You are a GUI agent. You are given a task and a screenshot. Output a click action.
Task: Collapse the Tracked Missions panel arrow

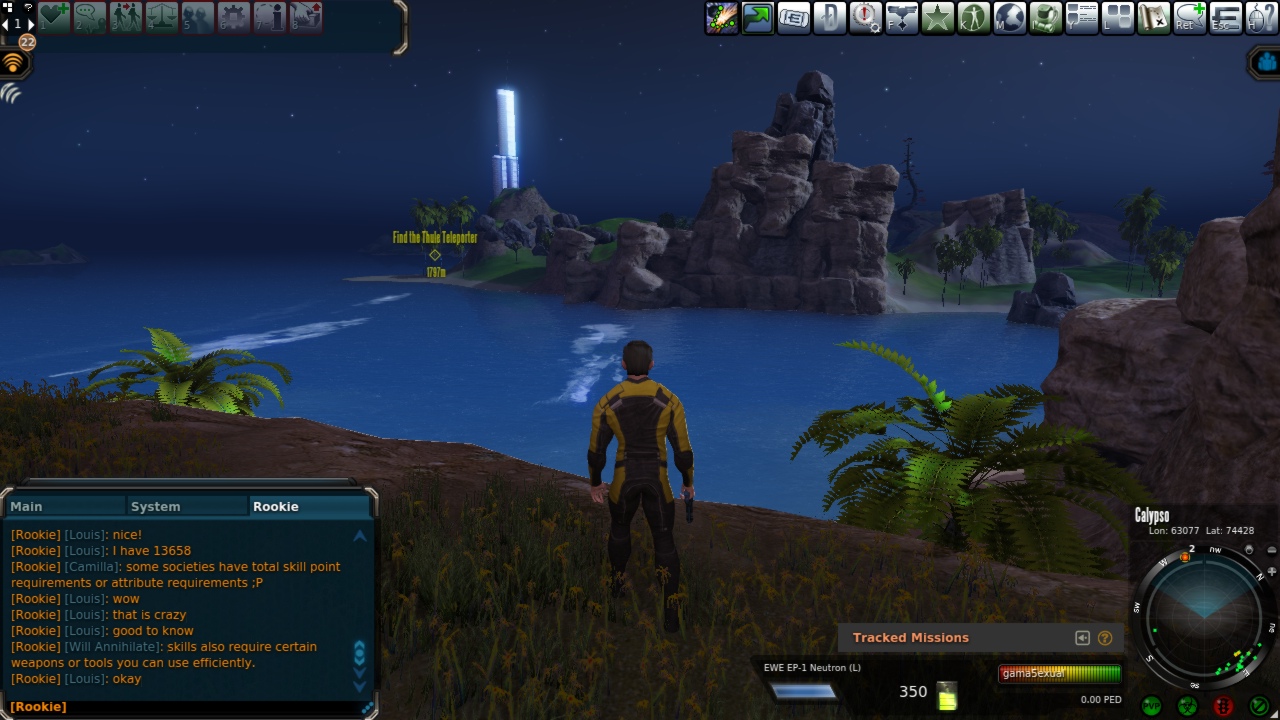click(x=1082, y=638)
